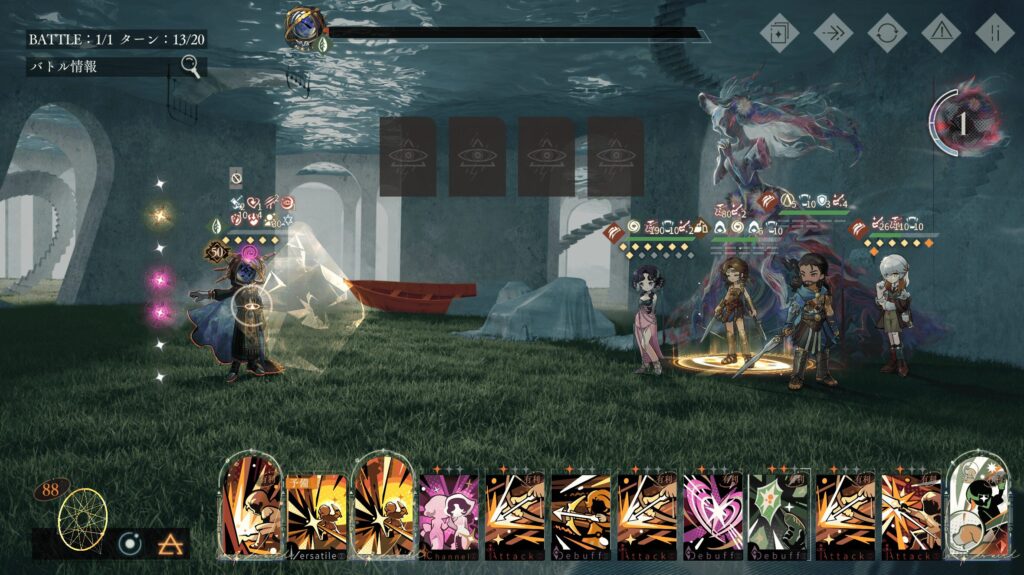Click the boss portrait beside the HP bar
The image size is (1024, 575).
[x=302, y=28]
